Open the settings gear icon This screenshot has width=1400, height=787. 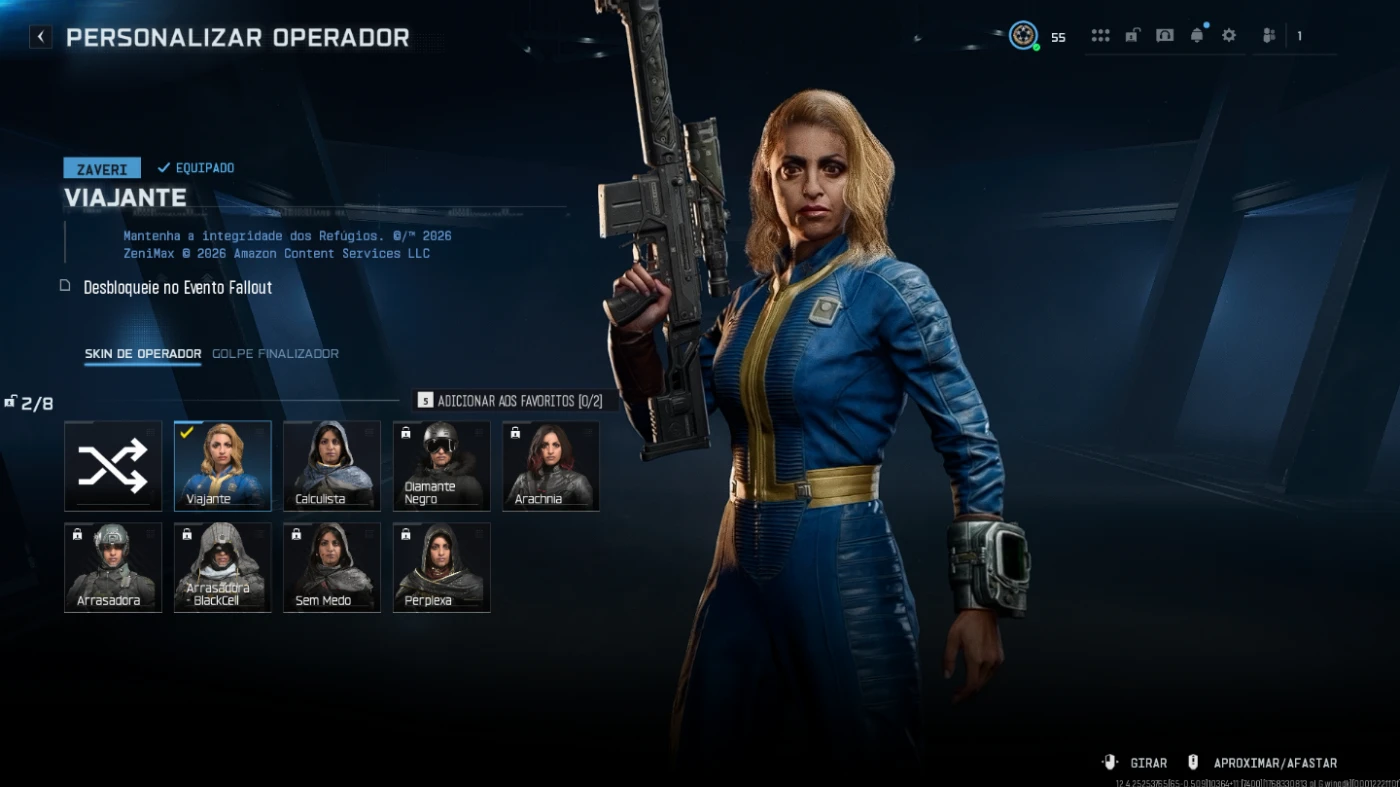[1229, 36]
